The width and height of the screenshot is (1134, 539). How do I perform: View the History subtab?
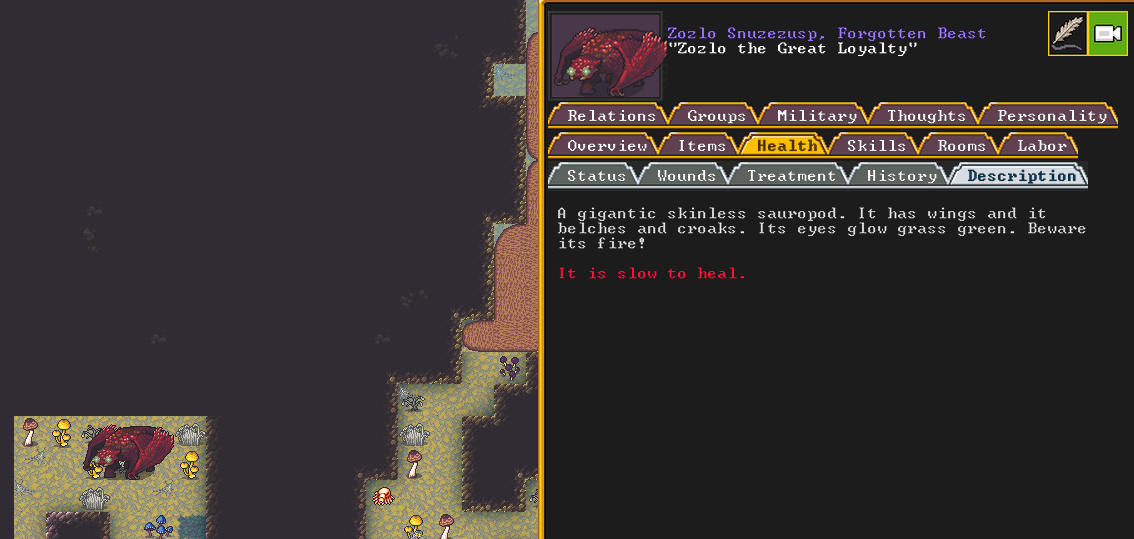(x=901, y=176)
